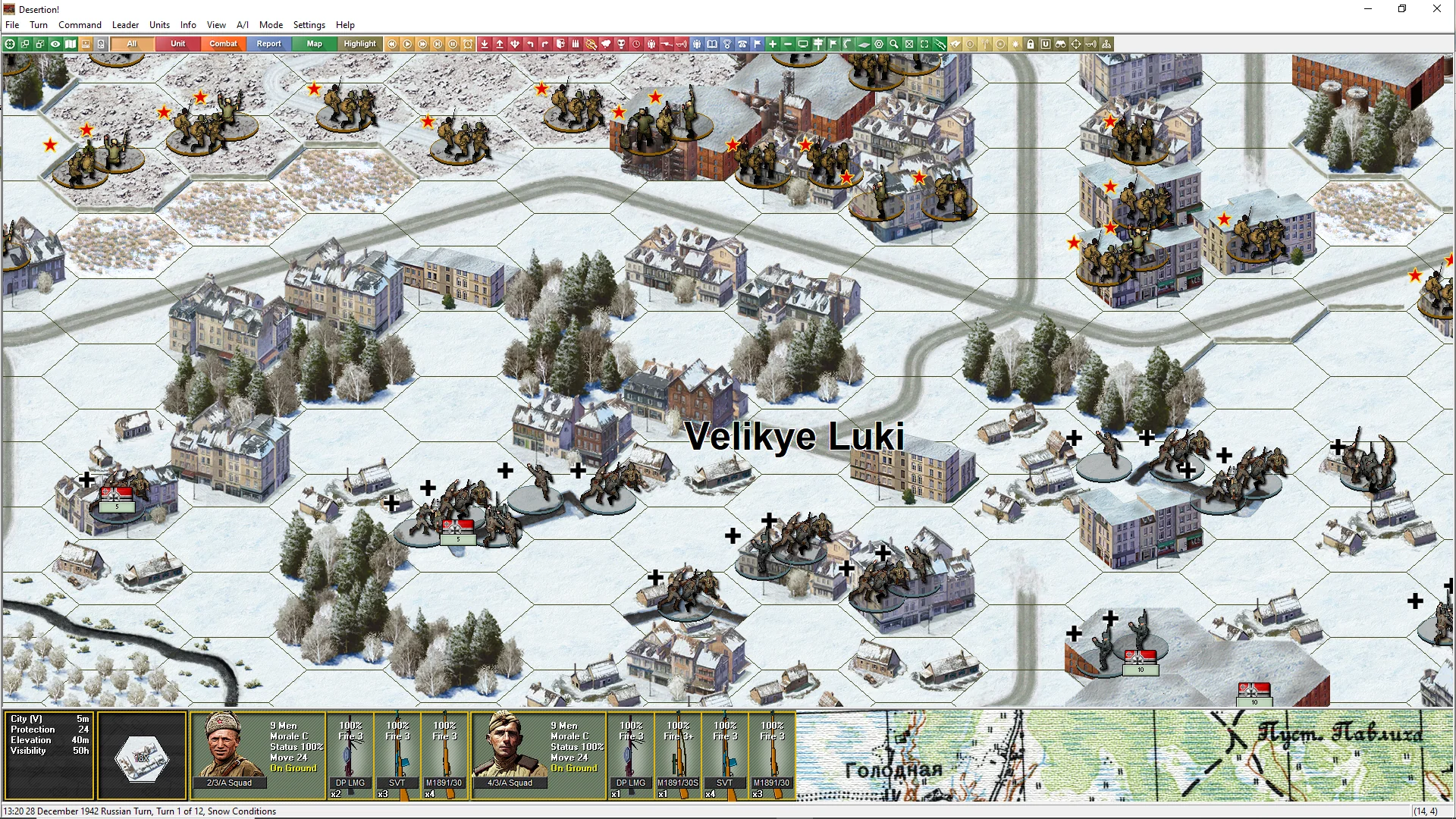The height and width of the screenshot is (819, 1456).
Task: Select the Combat toolbar tab
Action: click(x=223, y=44)
